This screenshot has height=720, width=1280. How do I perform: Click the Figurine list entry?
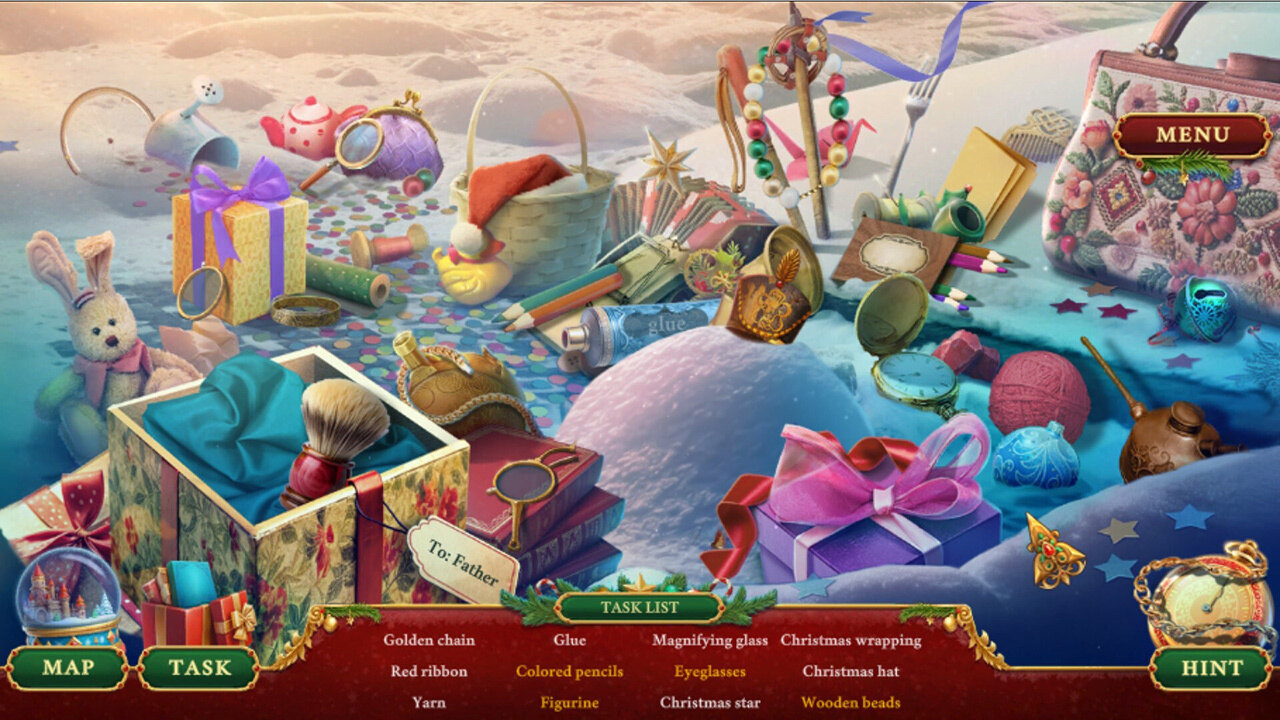[x=569, y=702]
